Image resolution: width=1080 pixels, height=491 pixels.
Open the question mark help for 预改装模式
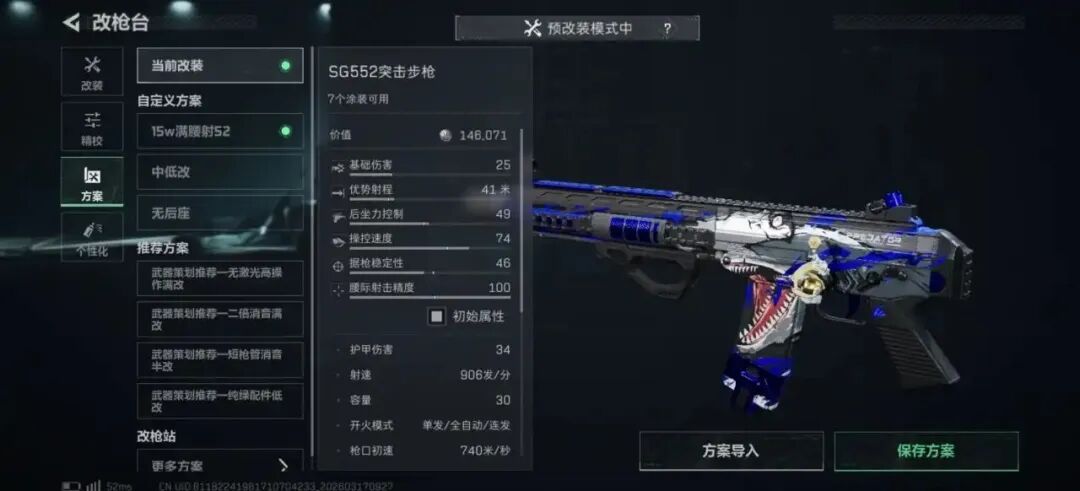click(667, 29)
